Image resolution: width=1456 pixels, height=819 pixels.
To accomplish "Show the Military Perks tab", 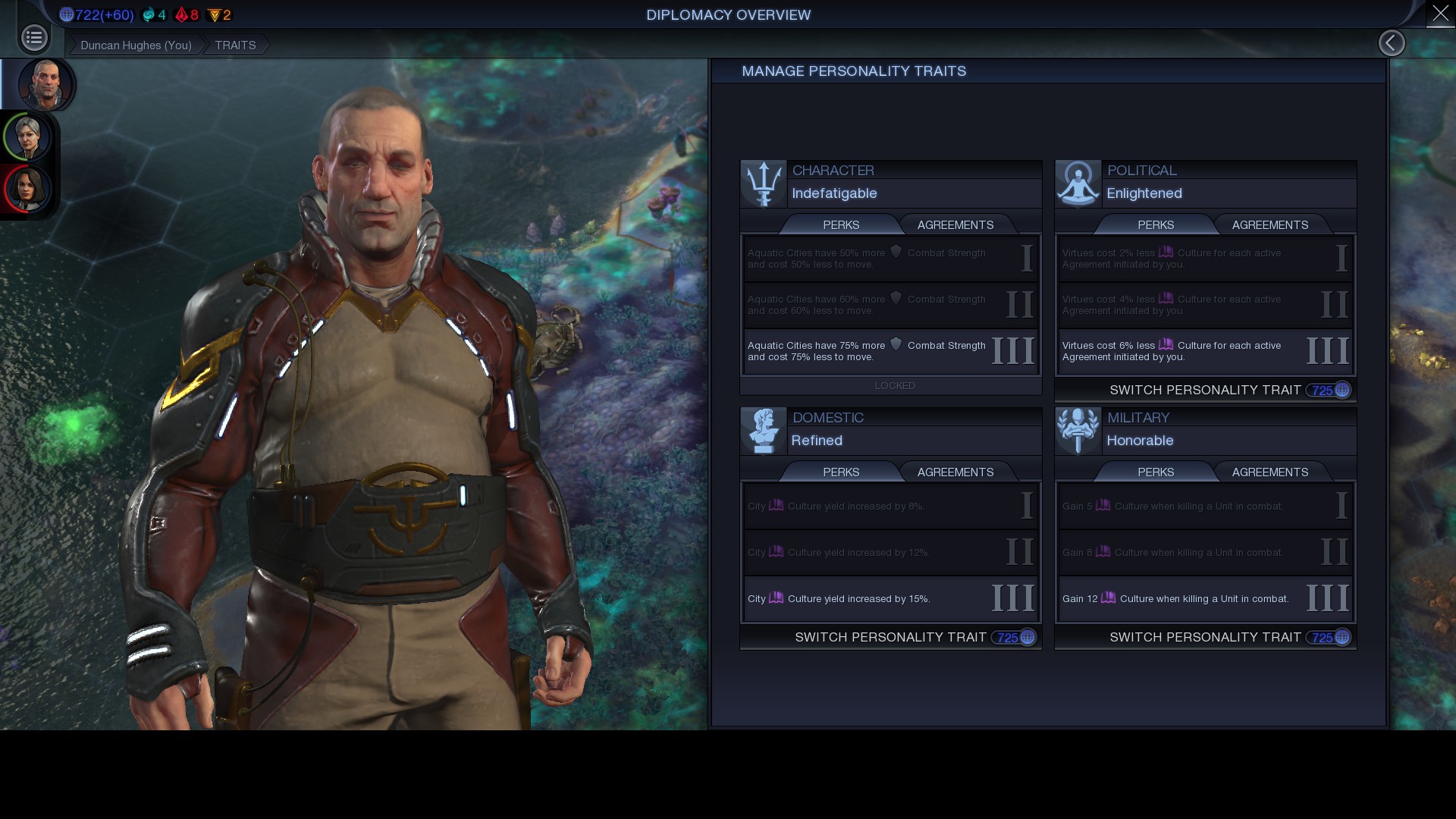I will (x=1156, y=472).
